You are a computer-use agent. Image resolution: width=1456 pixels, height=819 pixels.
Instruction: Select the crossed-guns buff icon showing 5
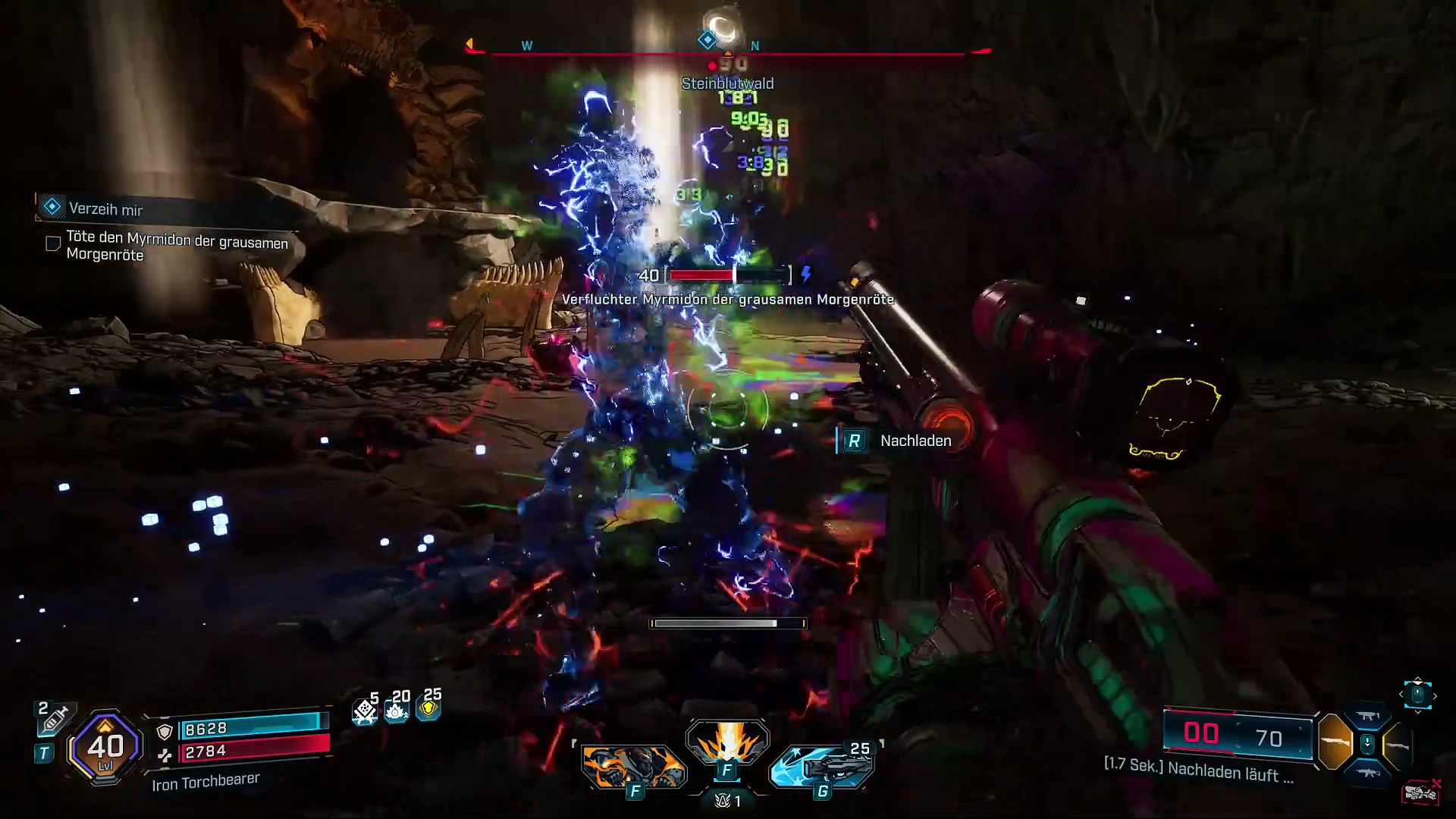click(x=365, y=711)
